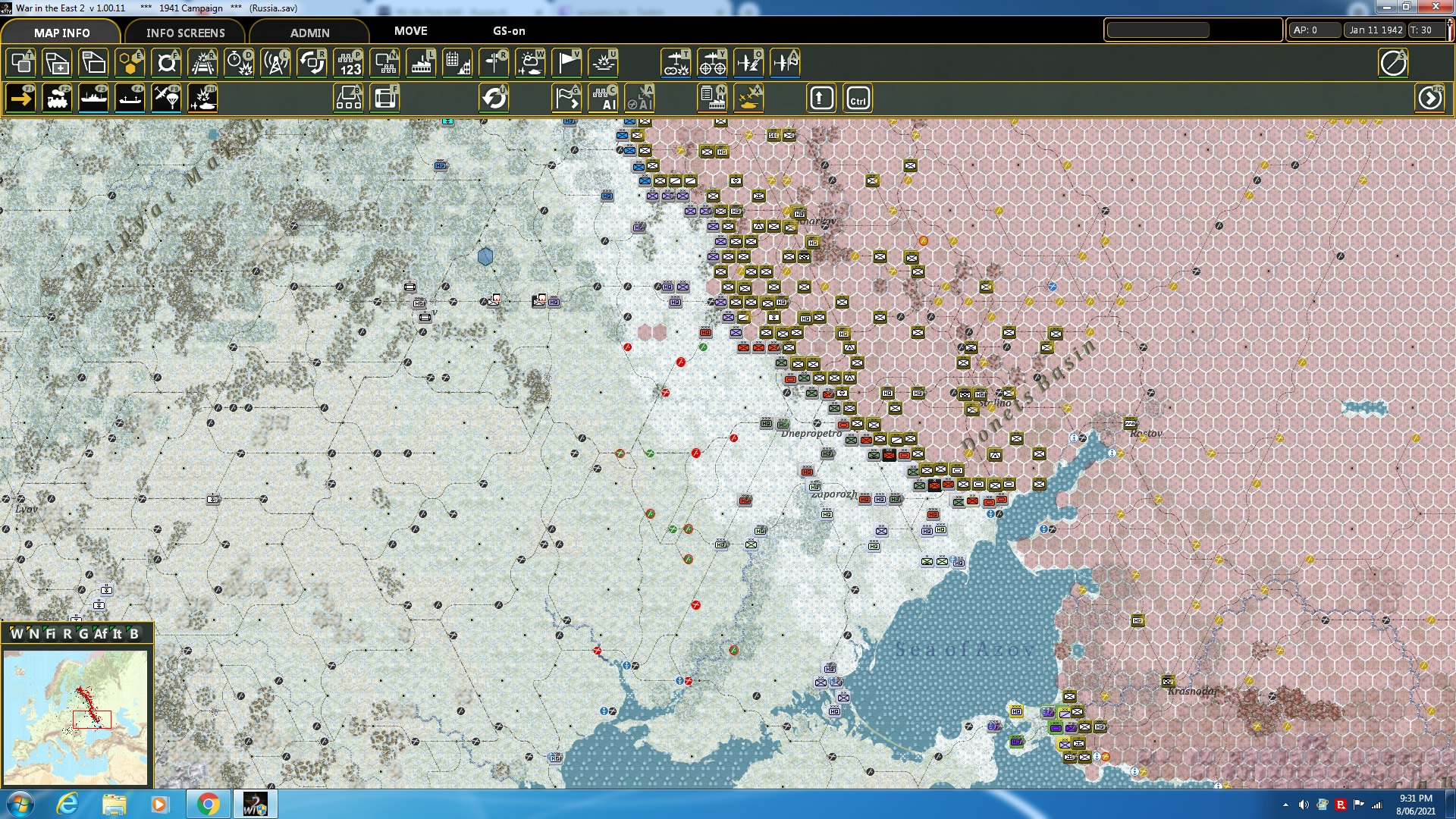The width and height of the screenshot is (1456, 819).
Task: Toggle the GS-on game setting
Action: click(x=508, y=32)
